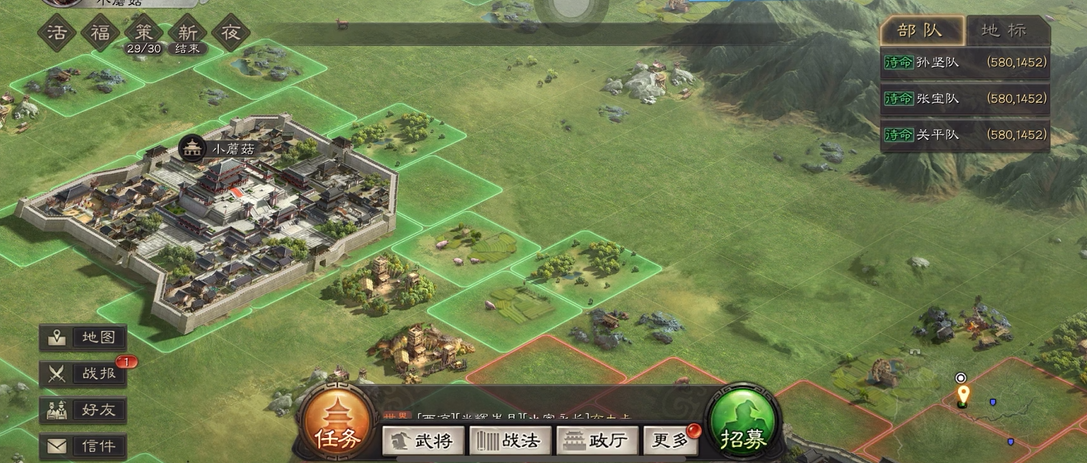Switch to the 地标 landmarks tab

pyautogui.click(x=1004, y=30)
